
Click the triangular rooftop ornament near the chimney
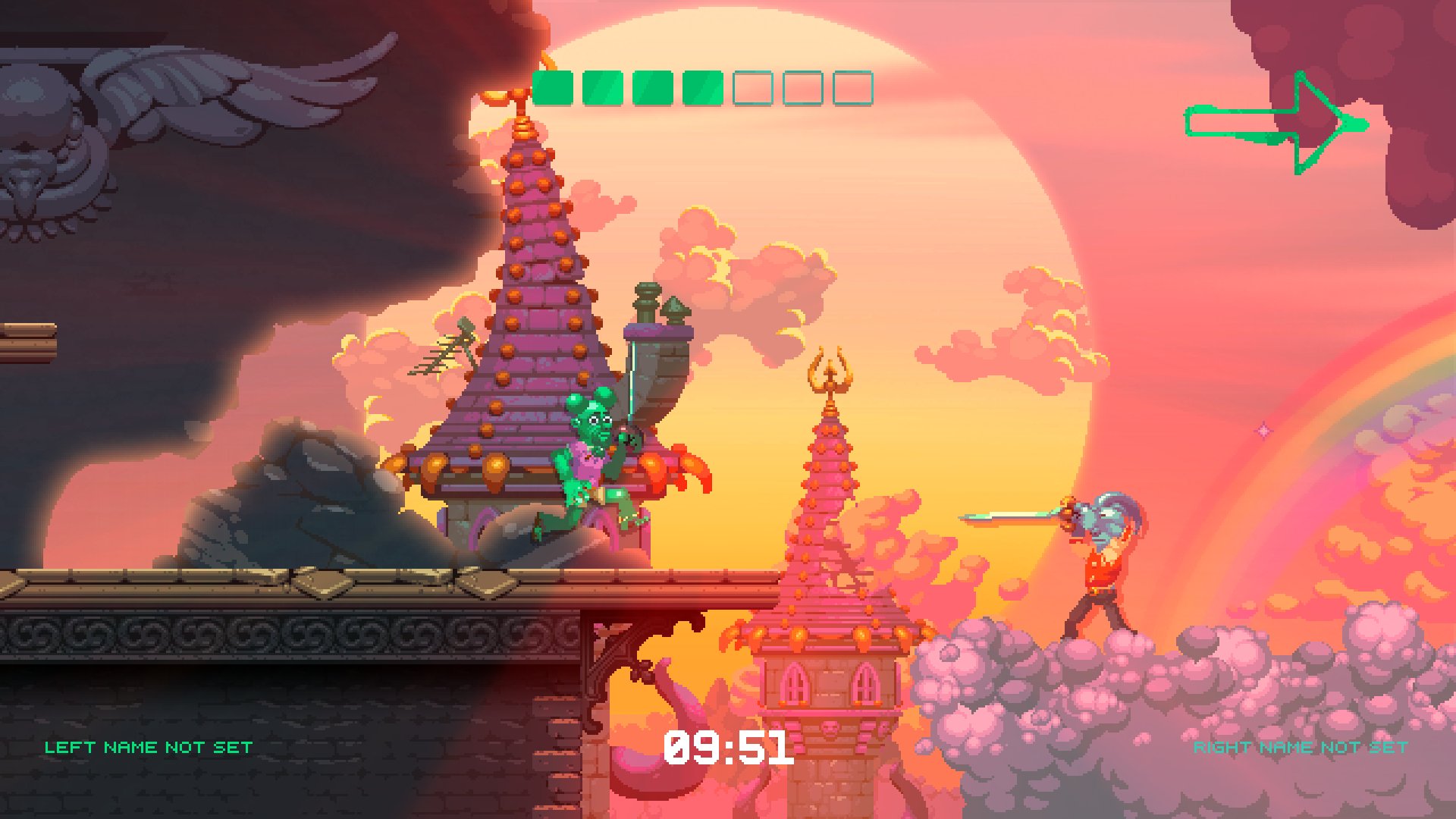click(677, 307)
